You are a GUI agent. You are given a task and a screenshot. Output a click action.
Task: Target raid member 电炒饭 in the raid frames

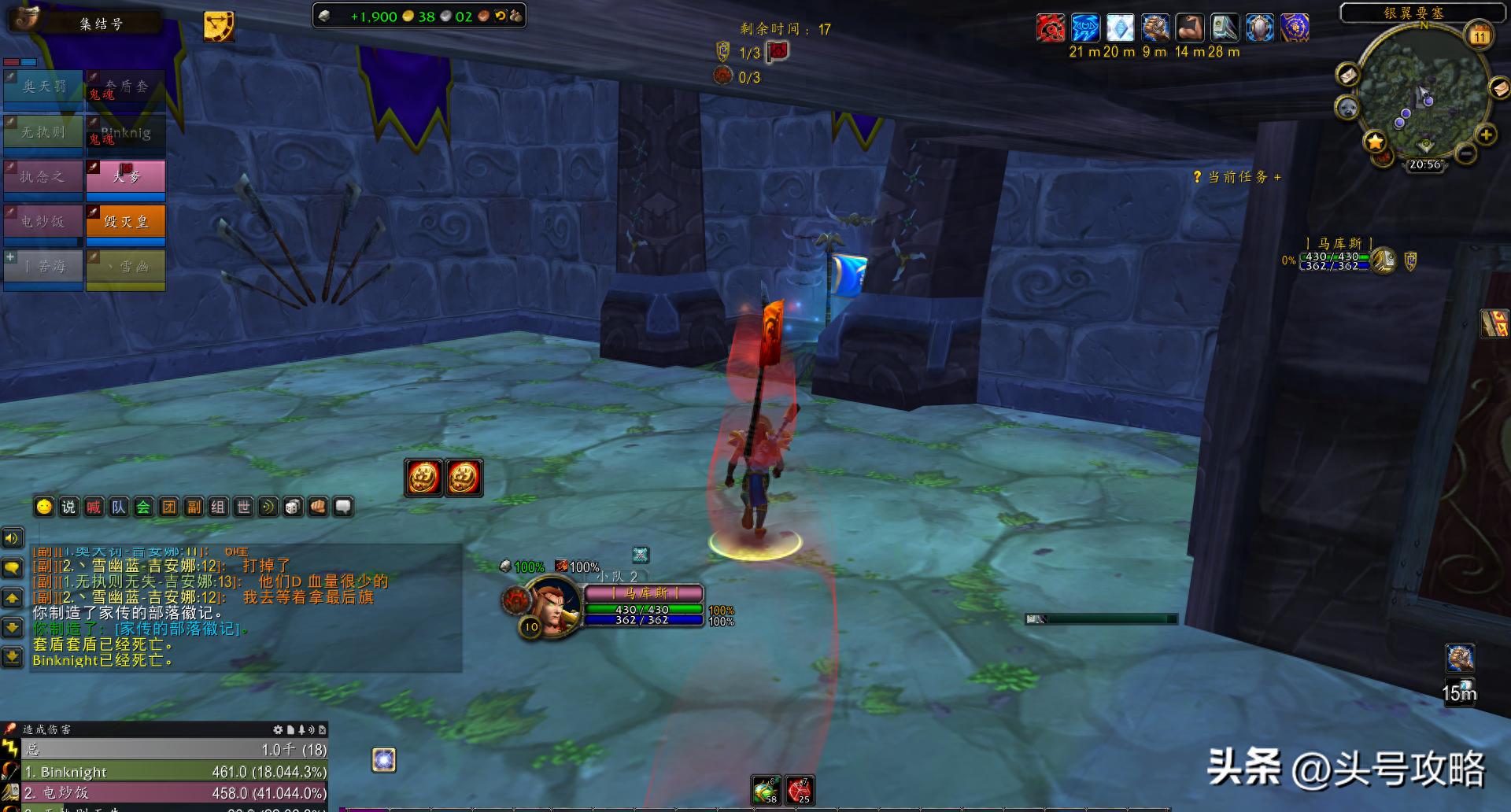(x=43, y=222)
